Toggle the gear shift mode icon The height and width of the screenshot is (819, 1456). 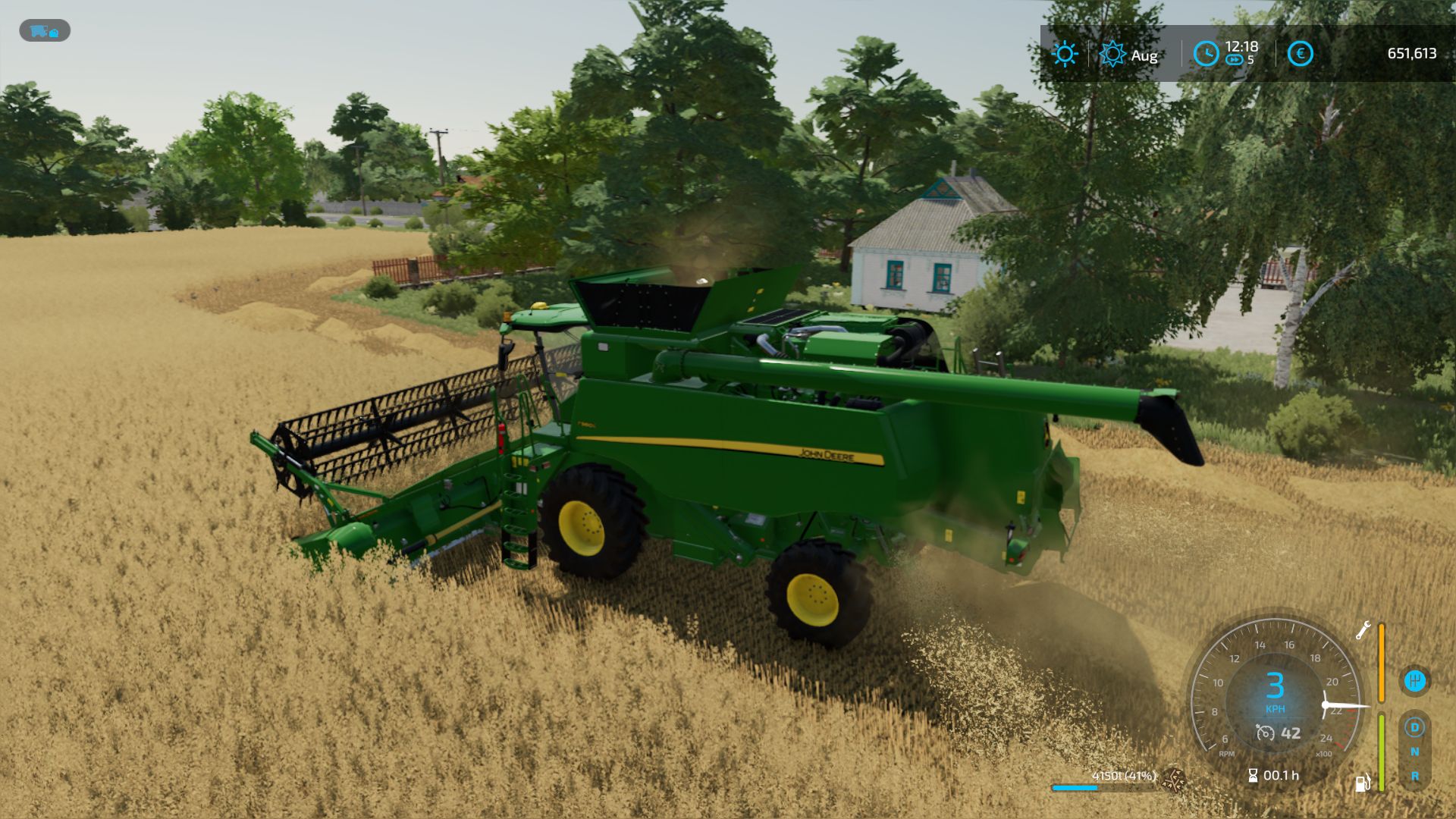1414,680
